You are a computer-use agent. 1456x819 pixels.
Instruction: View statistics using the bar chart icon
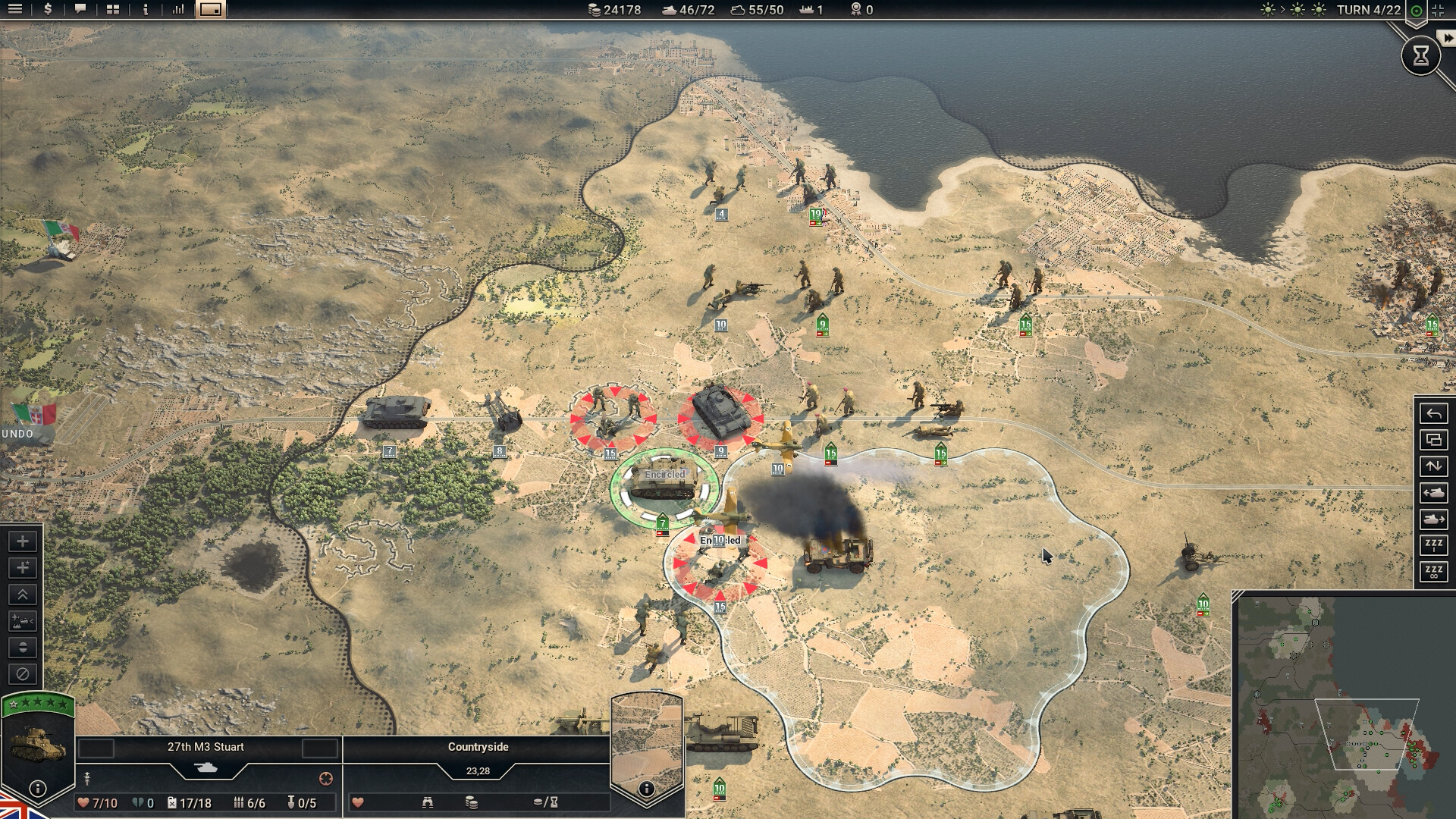pyautogui.click(x=179, y=10)
